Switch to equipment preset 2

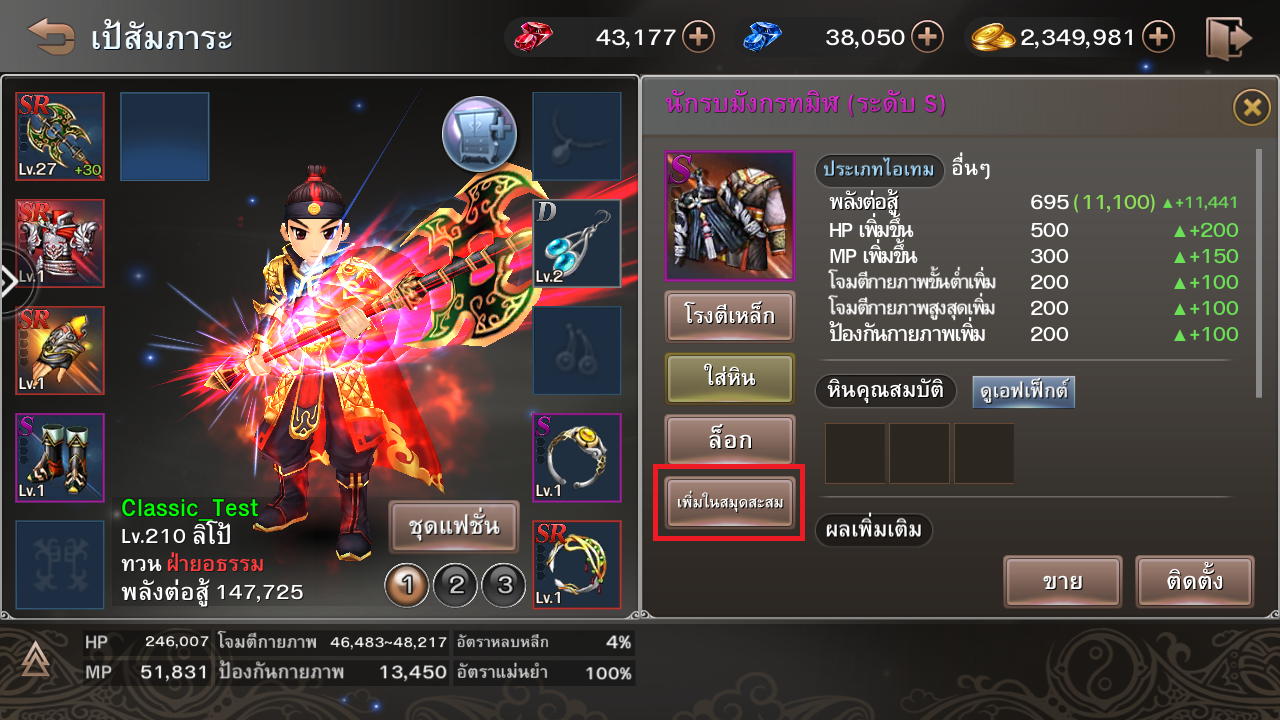[x=457, y=585]
